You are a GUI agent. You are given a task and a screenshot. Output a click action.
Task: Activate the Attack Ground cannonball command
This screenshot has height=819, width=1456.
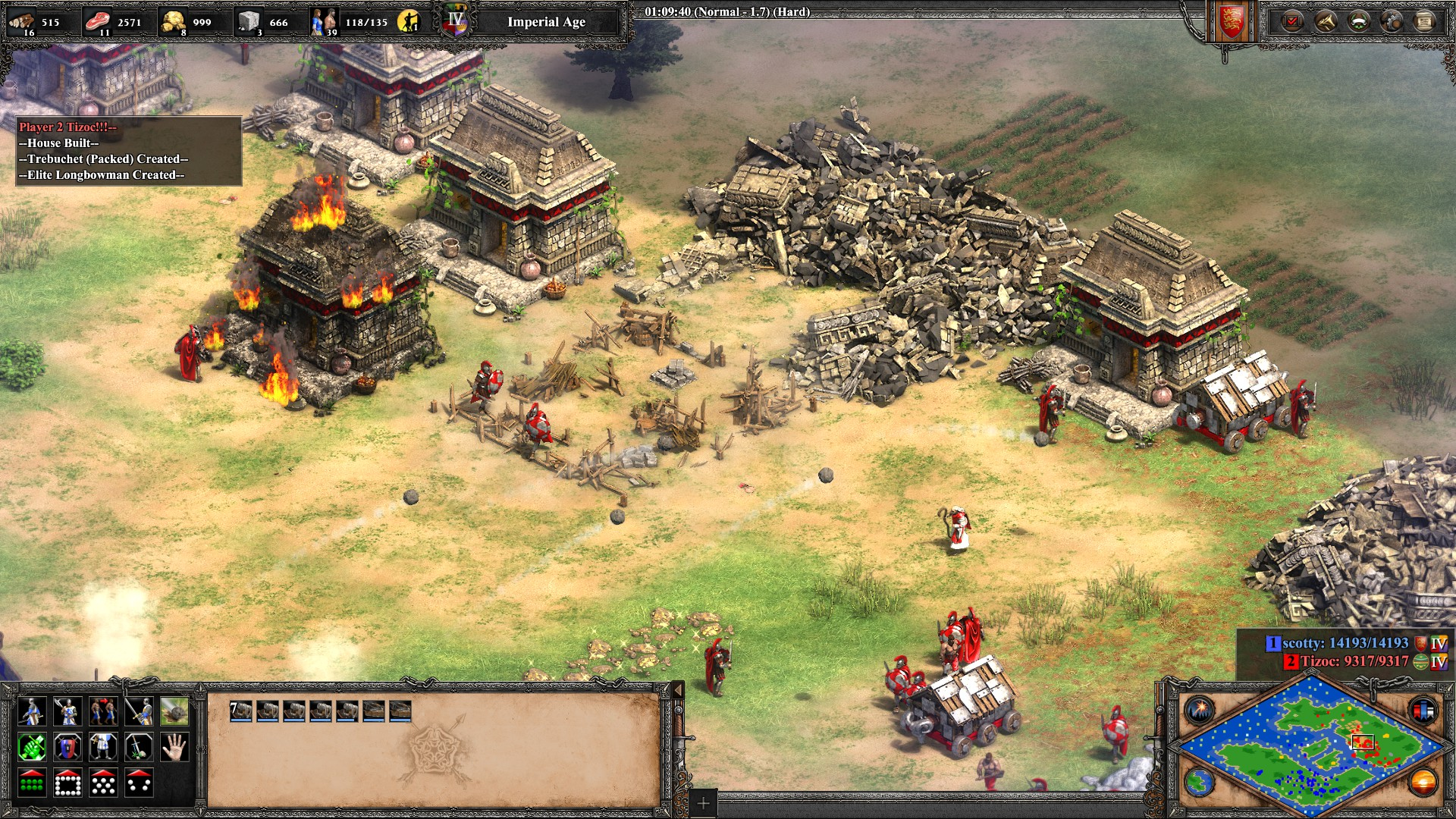click(x=174, y=712)
